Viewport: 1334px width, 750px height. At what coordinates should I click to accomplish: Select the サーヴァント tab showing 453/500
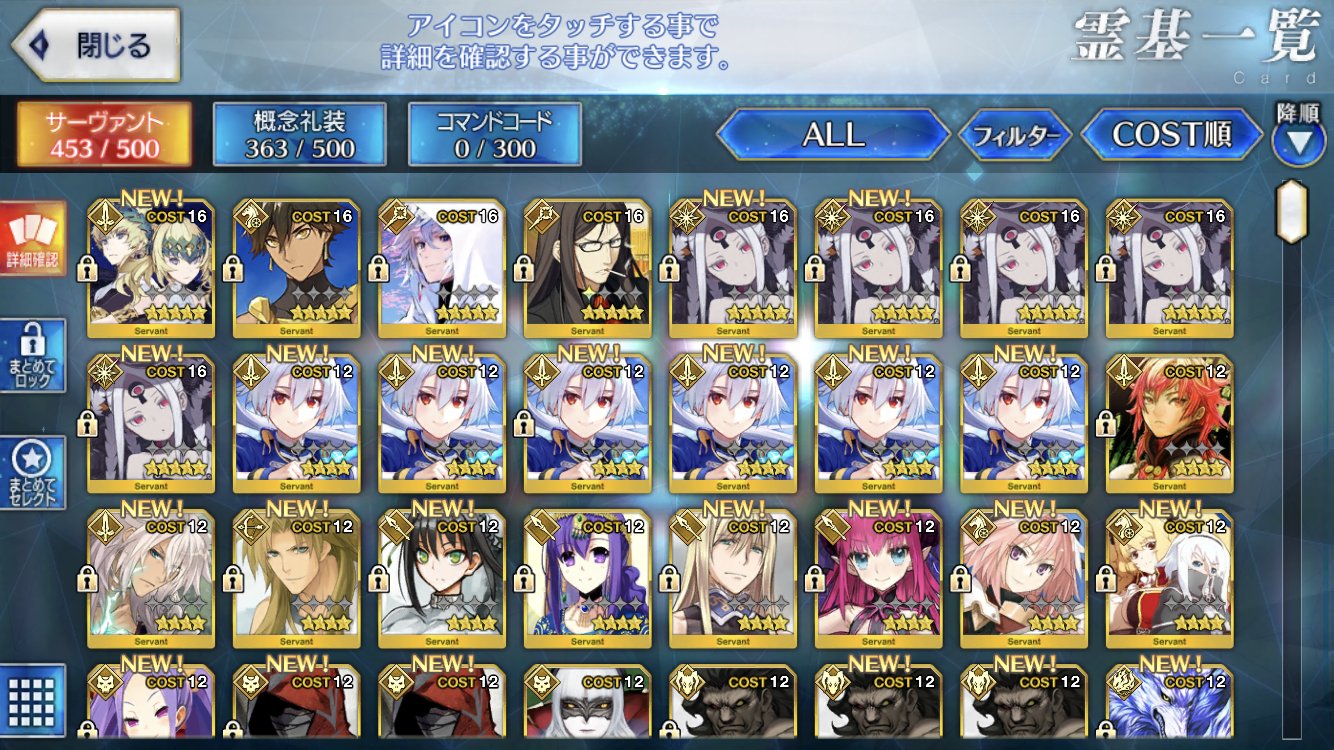coord(101,135)
